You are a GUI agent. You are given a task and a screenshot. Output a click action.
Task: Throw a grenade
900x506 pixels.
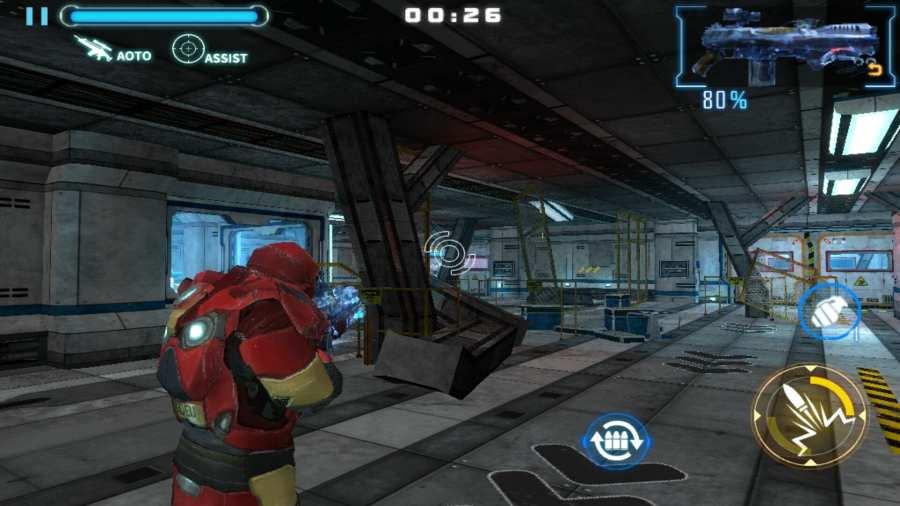pos(829,311)
